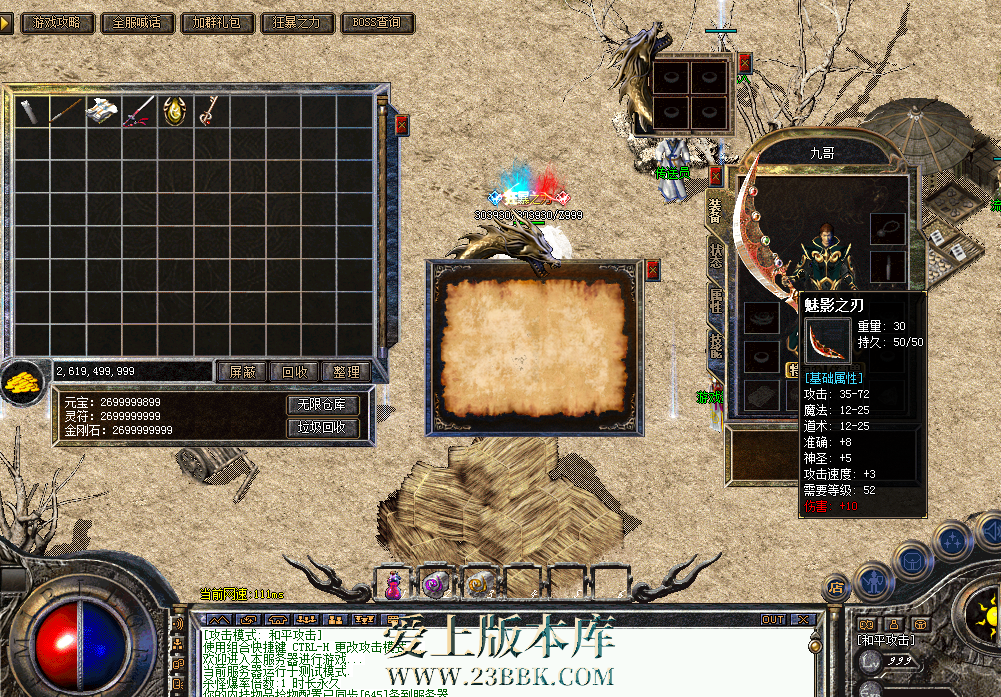Image resolution: width=1001 pixels, height=697 pixels.
Task: Open the 加群礼包 gift pack
Action: tap(217, 22)
